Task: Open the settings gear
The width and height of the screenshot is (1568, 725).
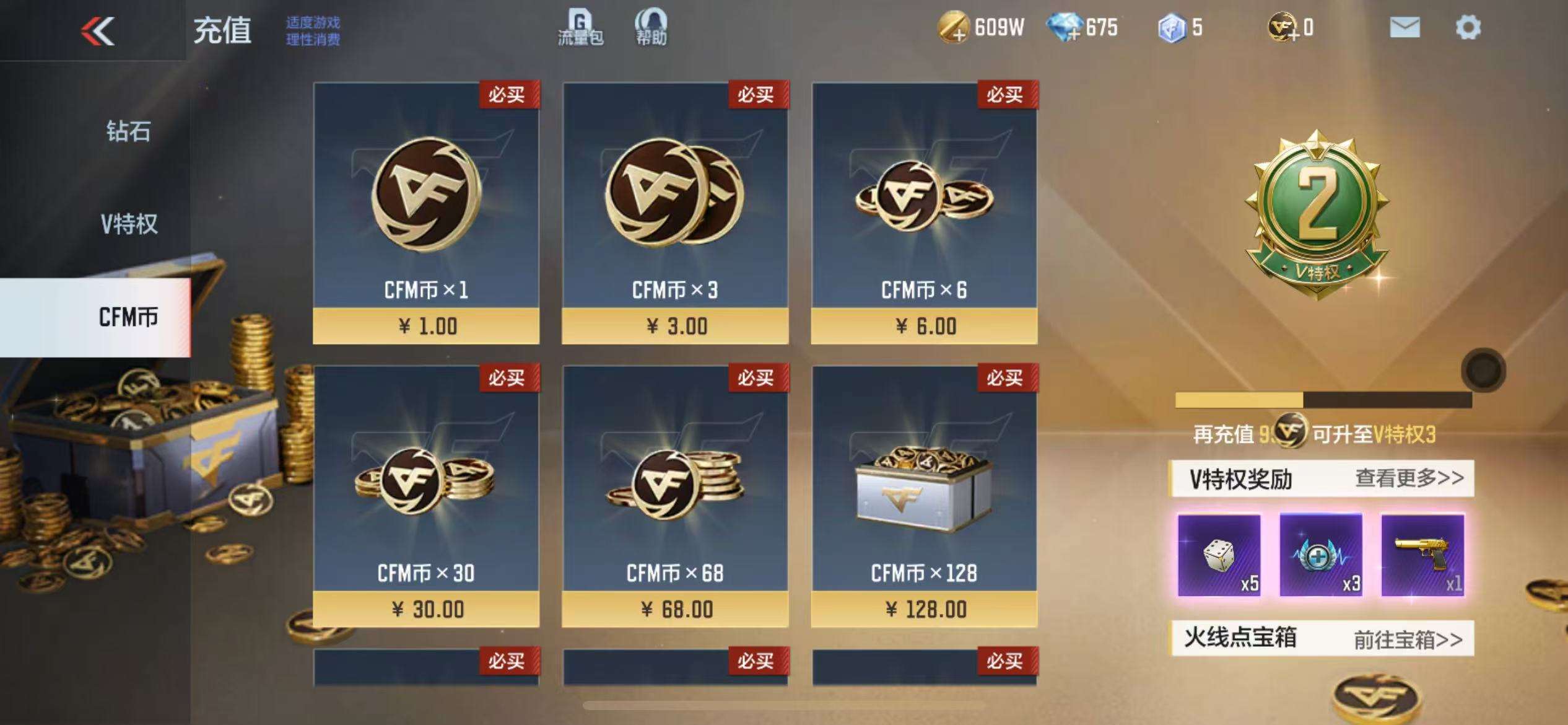Action: (1468, 28)
